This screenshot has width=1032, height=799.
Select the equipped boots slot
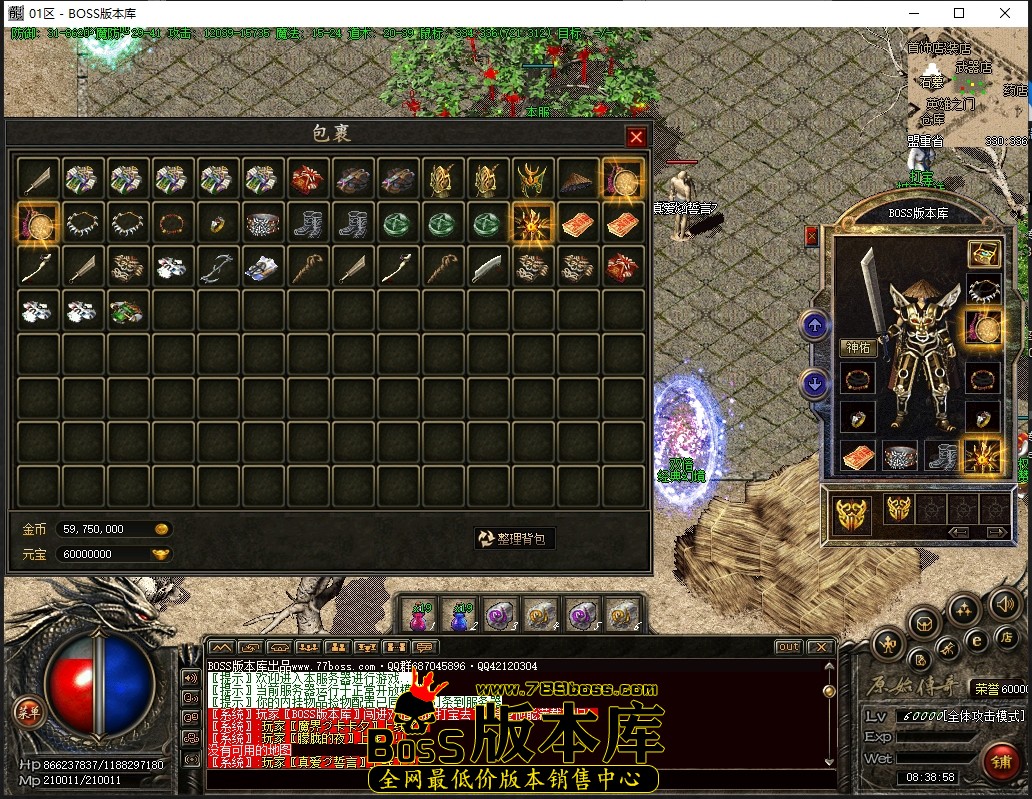point(941,456)
